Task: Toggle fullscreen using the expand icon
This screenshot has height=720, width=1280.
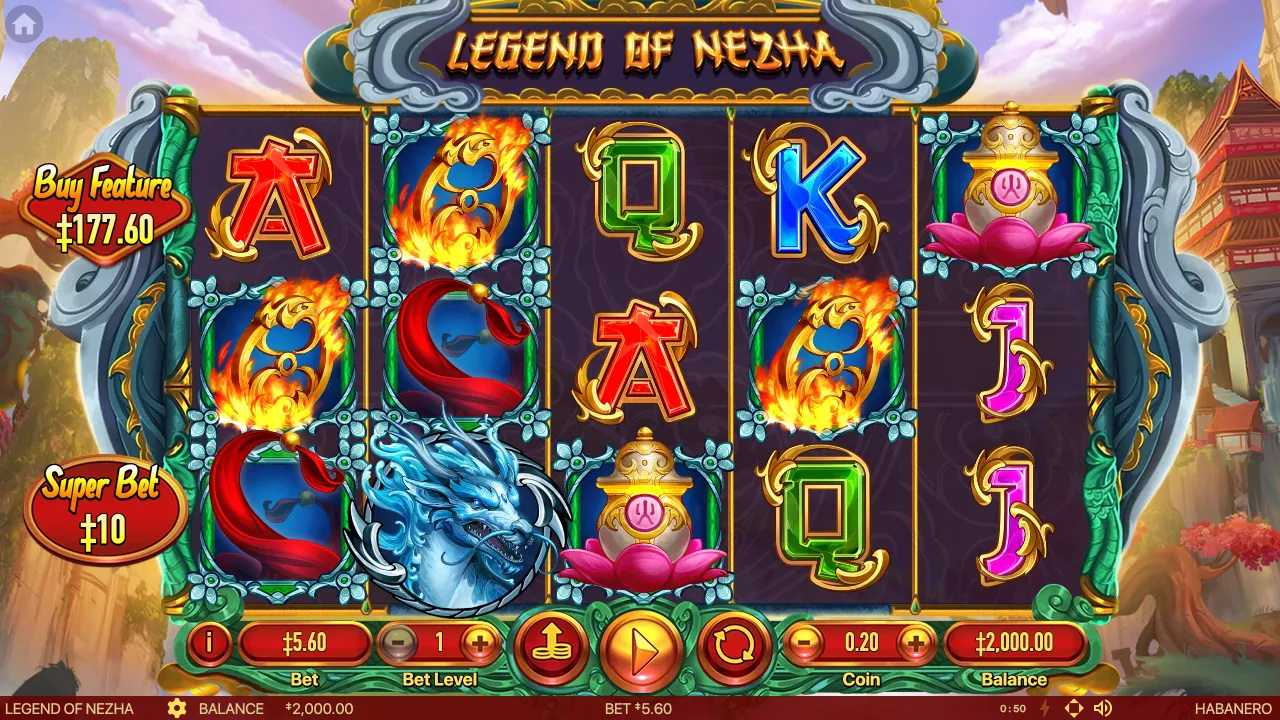Action: click(1075, 708)
